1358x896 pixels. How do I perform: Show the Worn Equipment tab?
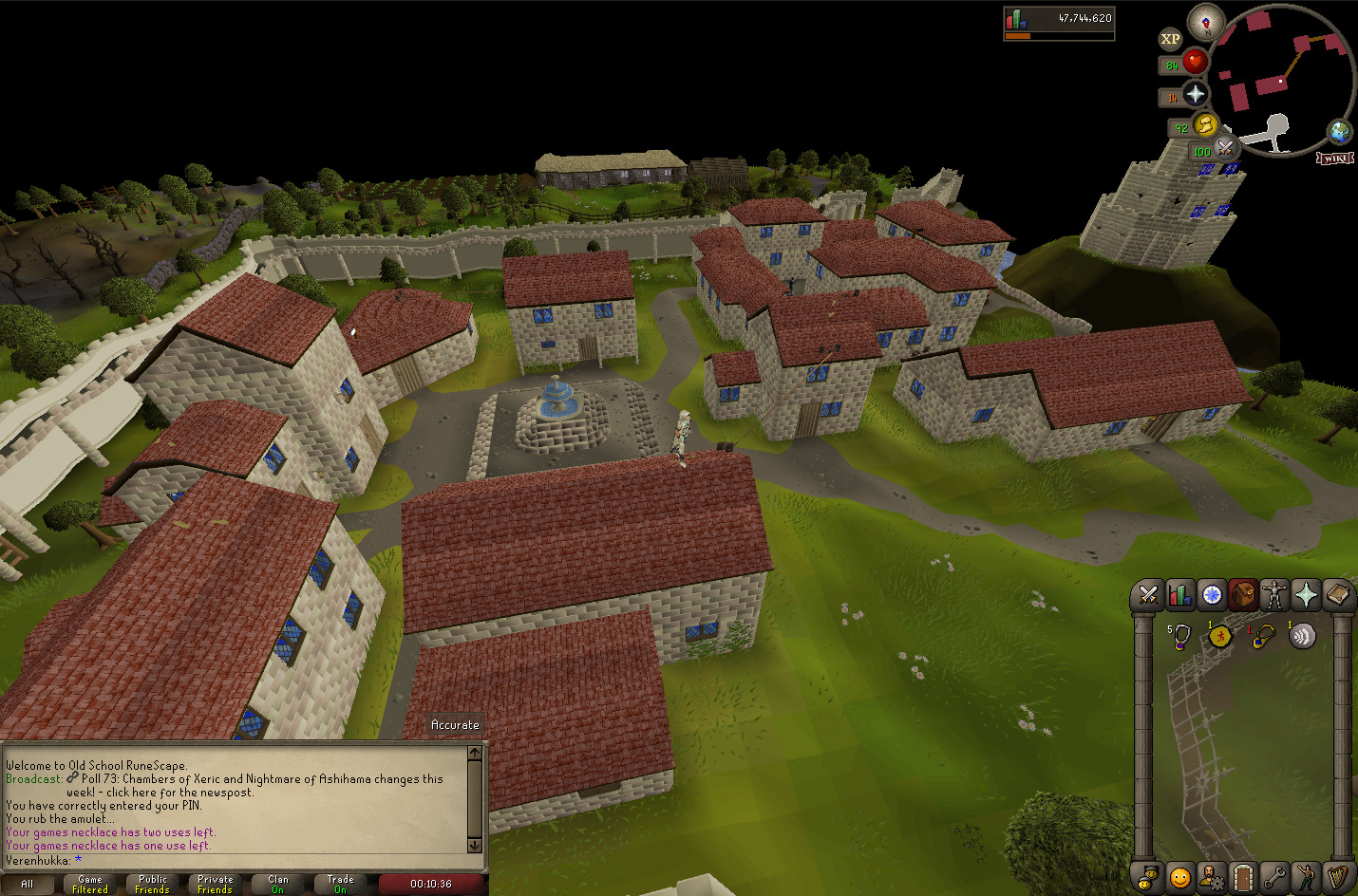(x=1274, y=595)
